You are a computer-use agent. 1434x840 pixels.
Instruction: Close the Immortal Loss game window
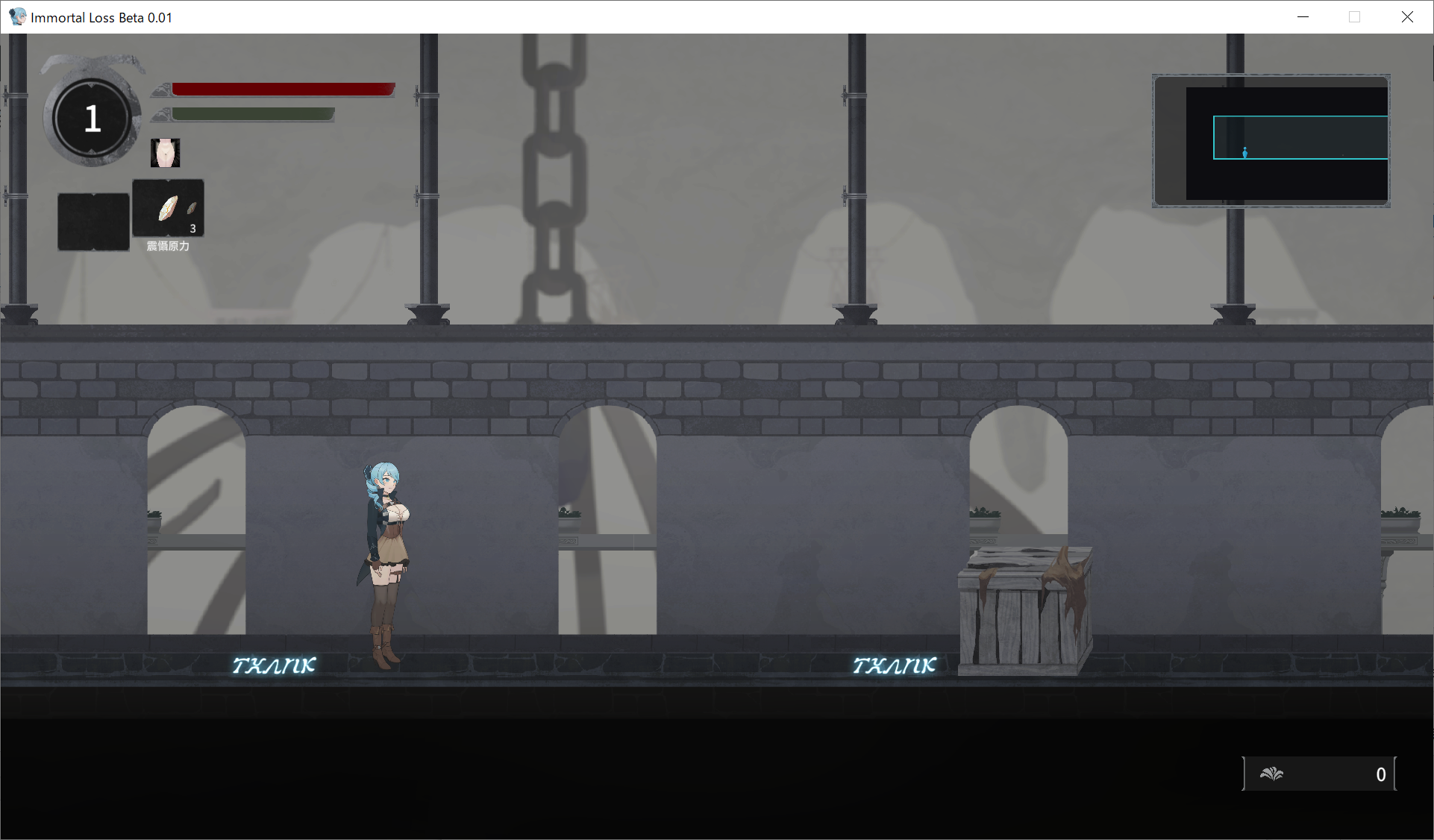[x=1406, y=17]
